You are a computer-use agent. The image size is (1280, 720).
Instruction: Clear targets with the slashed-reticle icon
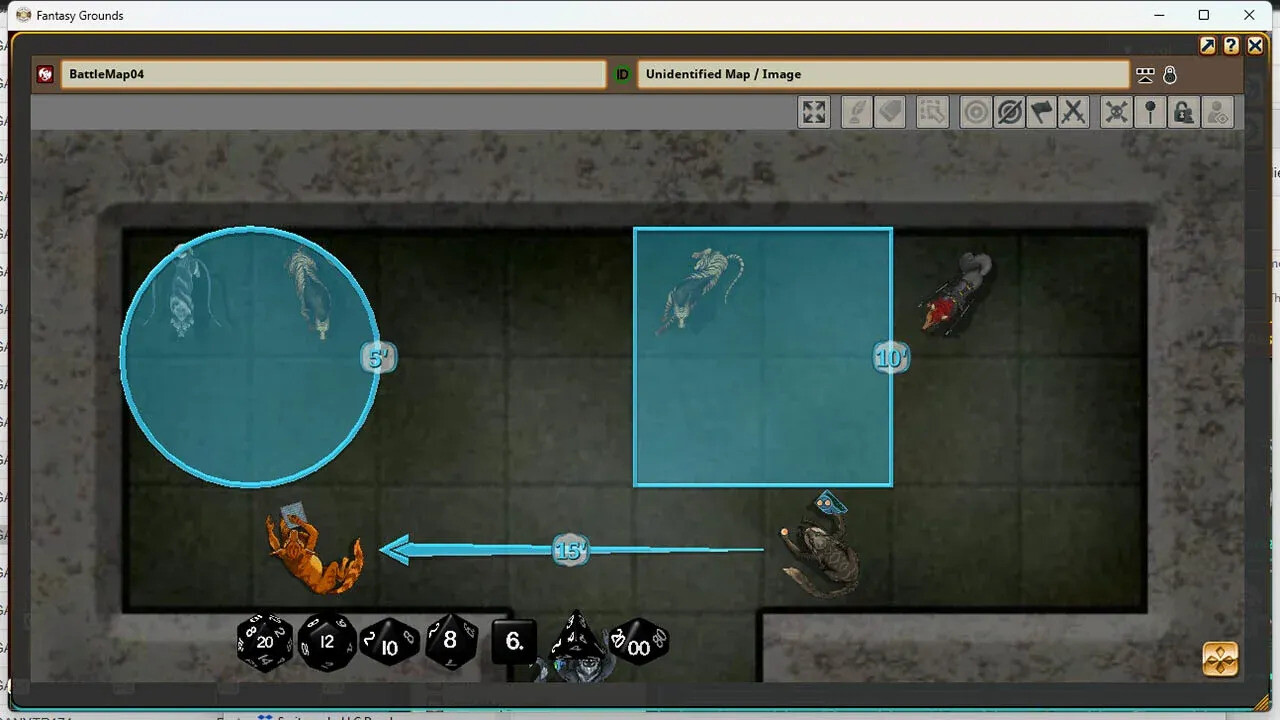(1010, 112)
